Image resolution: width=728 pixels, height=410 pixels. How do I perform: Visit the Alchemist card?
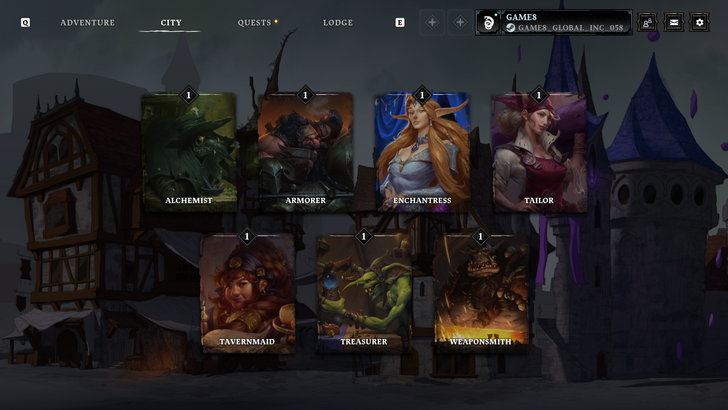click(x=189, y=151)
